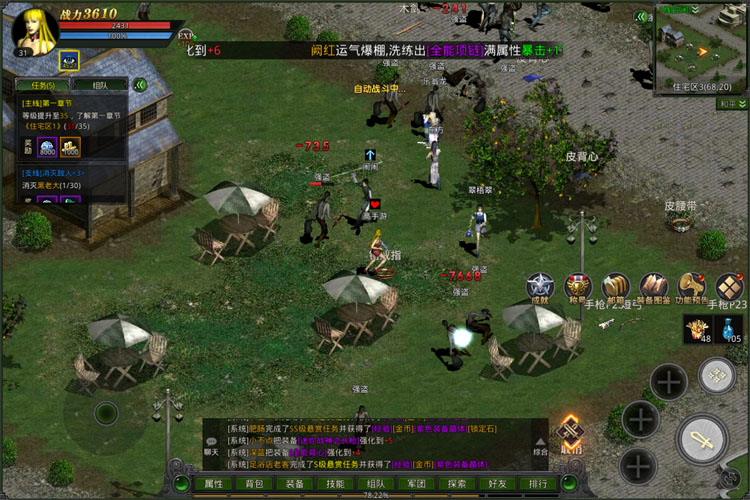Use the french fries item slot
The width and height of the screenshot is (750, 500).
click(697, 328)
